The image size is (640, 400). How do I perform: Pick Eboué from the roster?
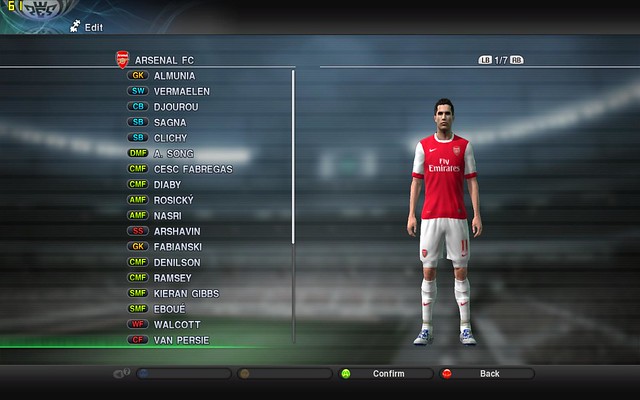pos(171,309)
